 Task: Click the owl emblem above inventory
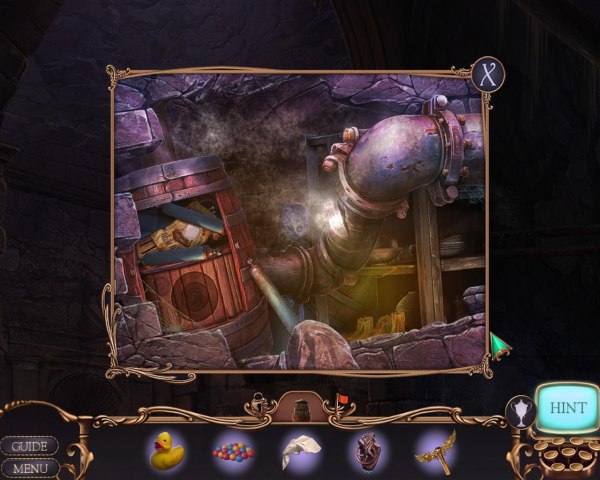click(x=300, y=407)
